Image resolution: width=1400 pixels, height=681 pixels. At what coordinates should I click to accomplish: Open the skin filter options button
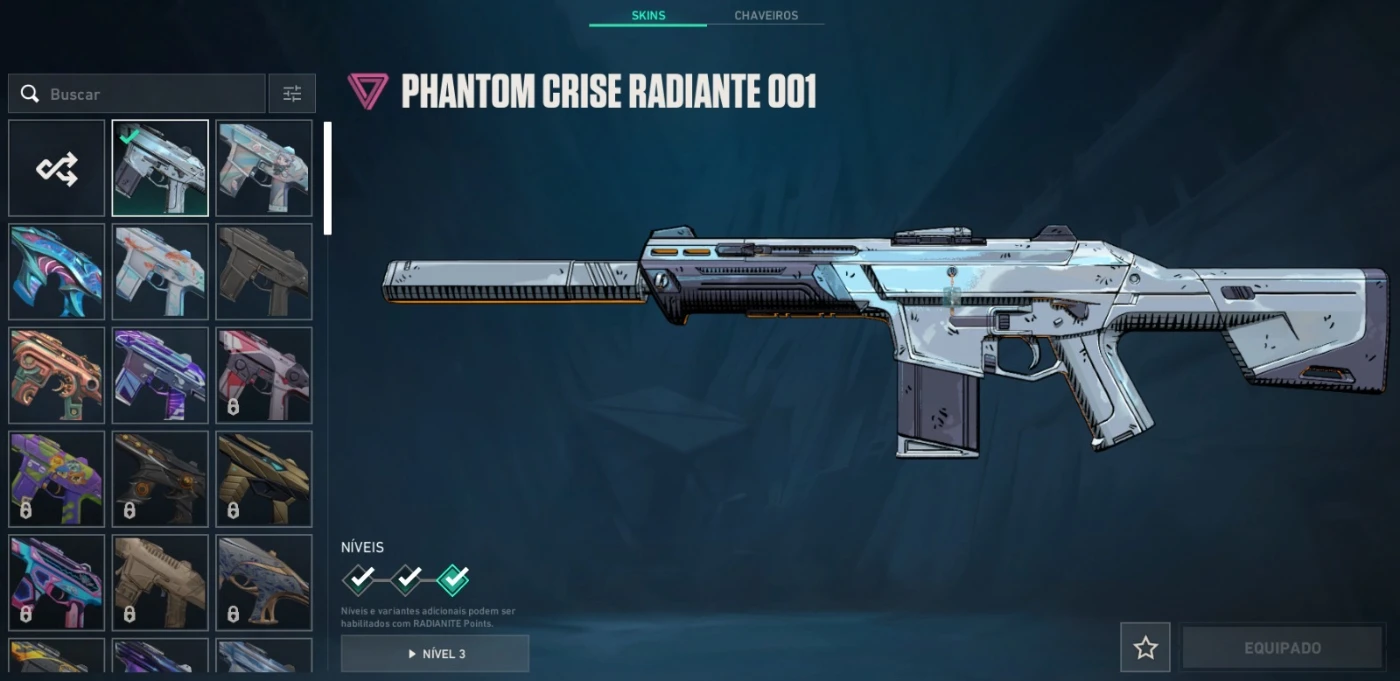[292, 94]
